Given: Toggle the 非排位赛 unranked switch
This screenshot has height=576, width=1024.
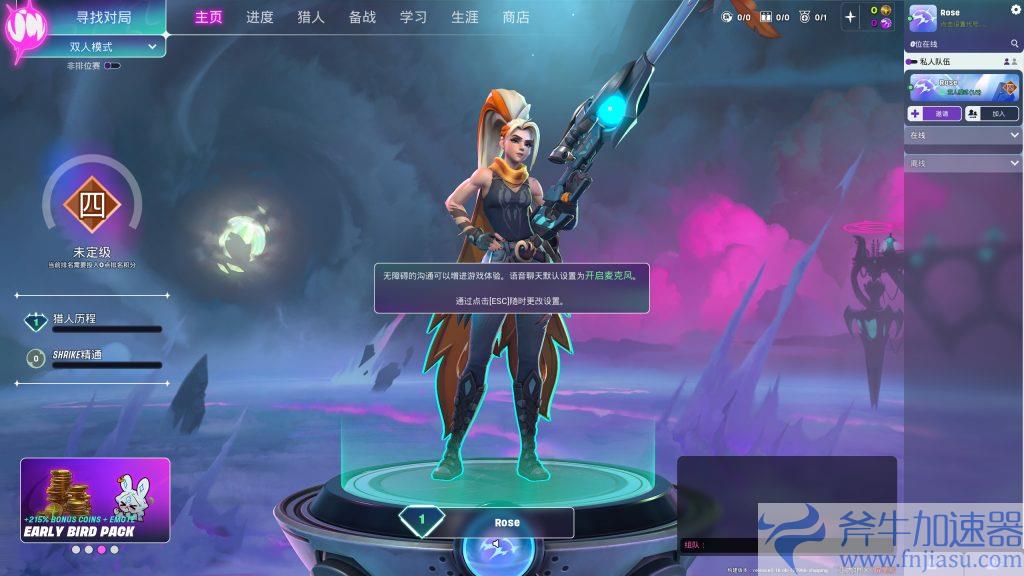Looking at the screenshot, I should coord(112,65).
